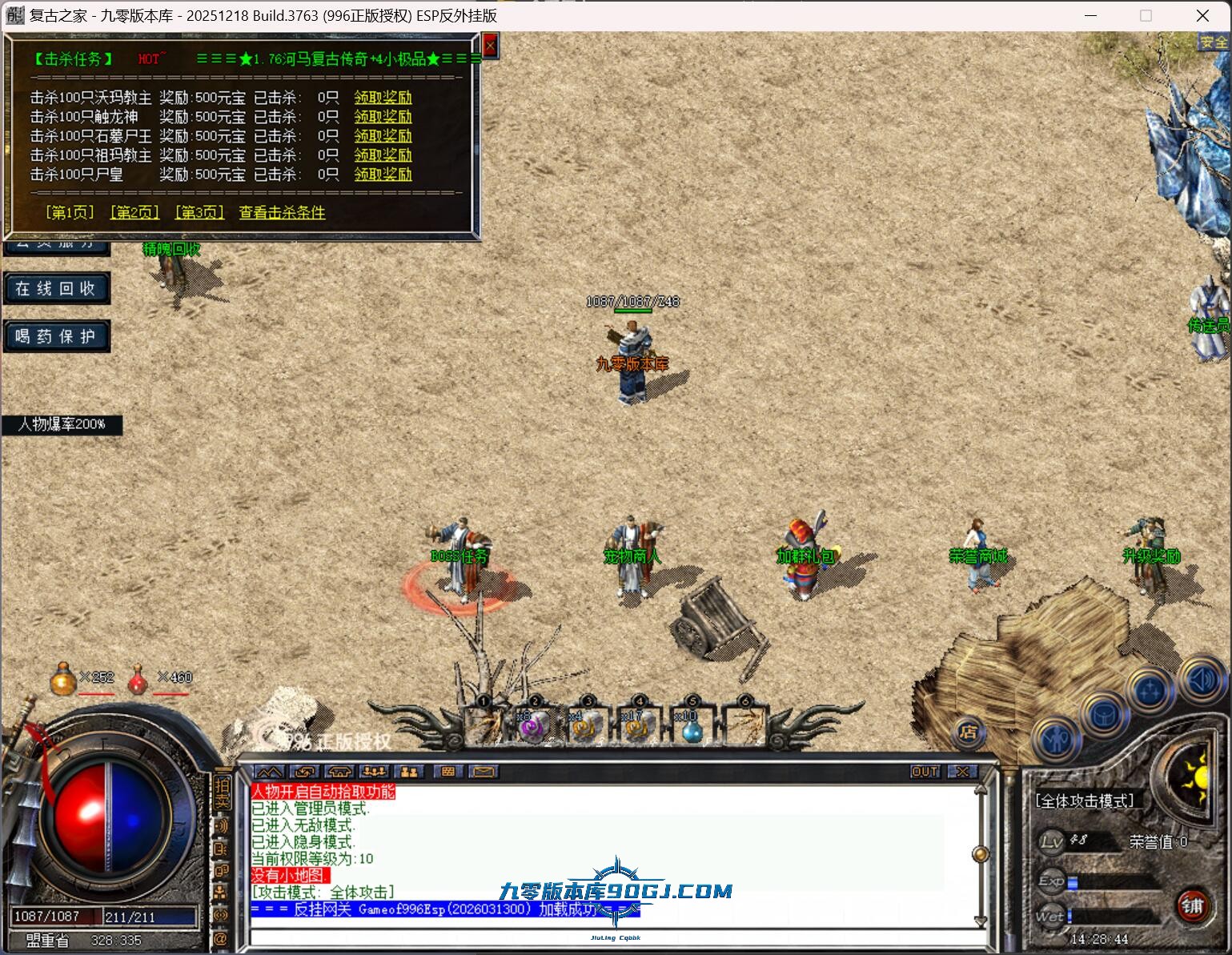Open the 在线回收 online recycle button
1232x955 pixels.
[x=56, y=289]
